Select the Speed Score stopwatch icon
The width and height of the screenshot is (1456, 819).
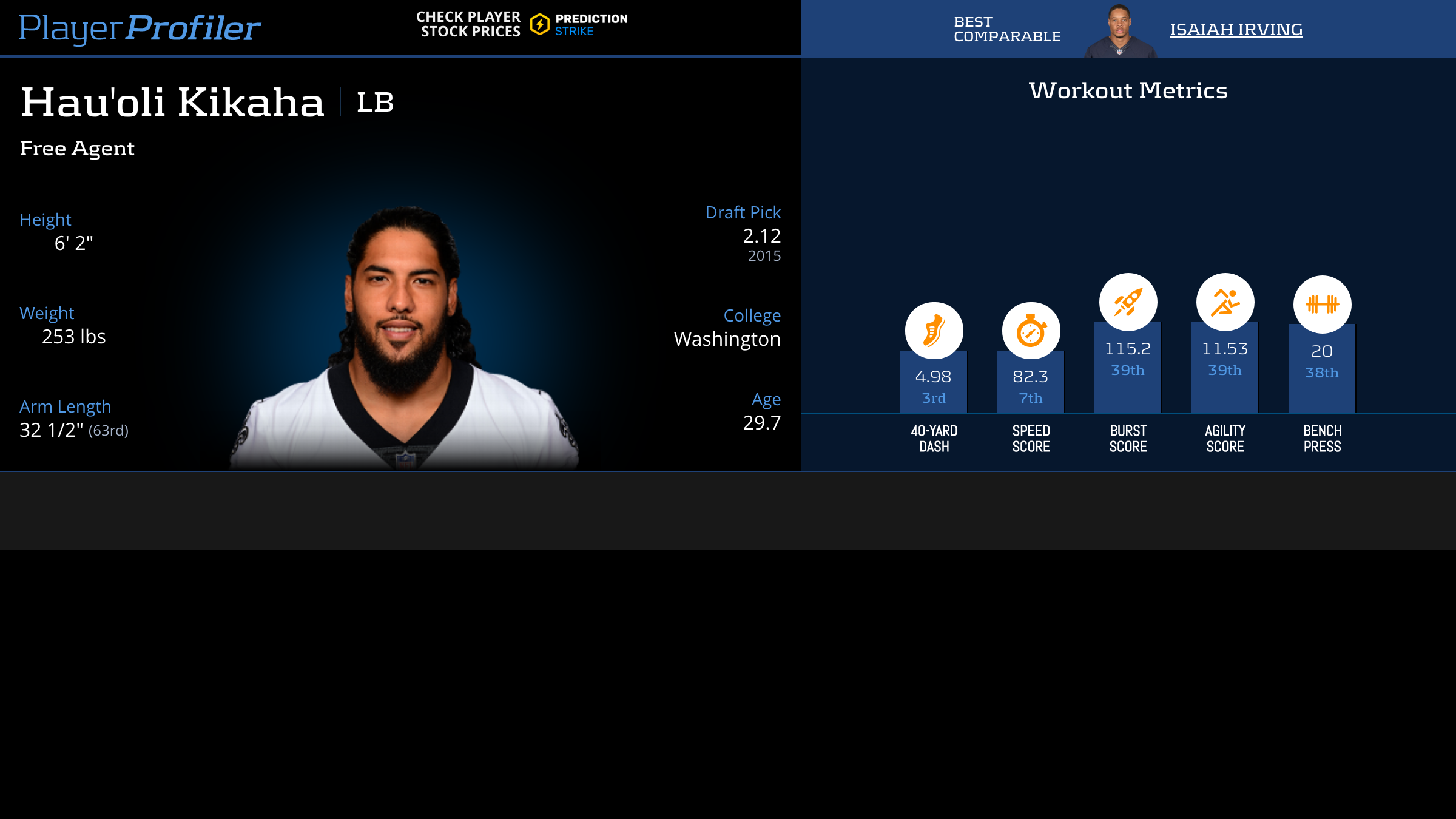click(1031, 331)
